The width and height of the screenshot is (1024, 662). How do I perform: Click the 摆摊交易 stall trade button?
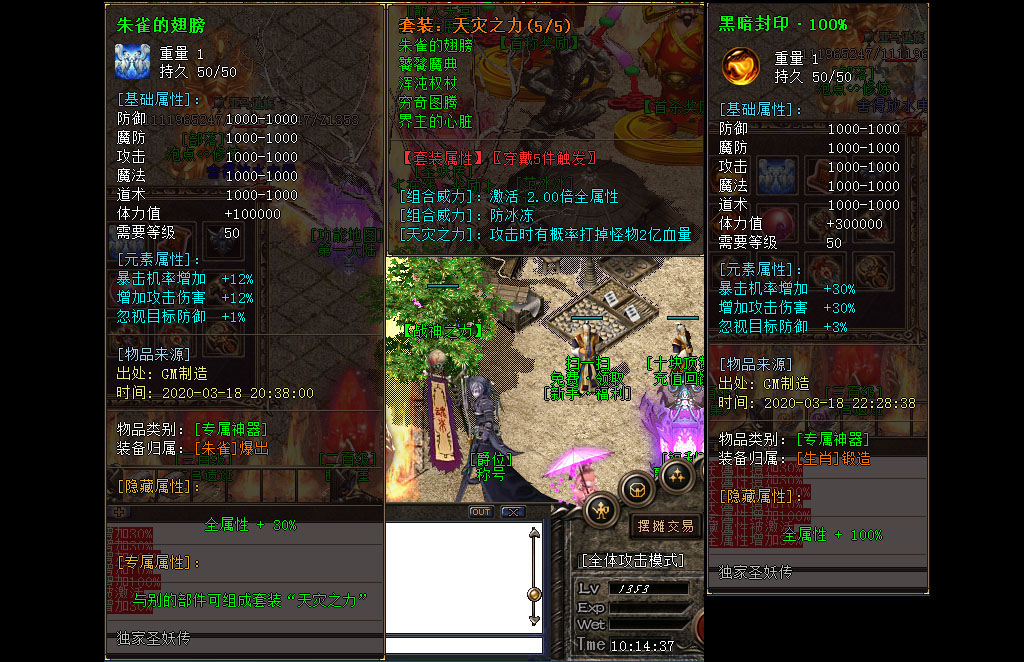(665, 526)
